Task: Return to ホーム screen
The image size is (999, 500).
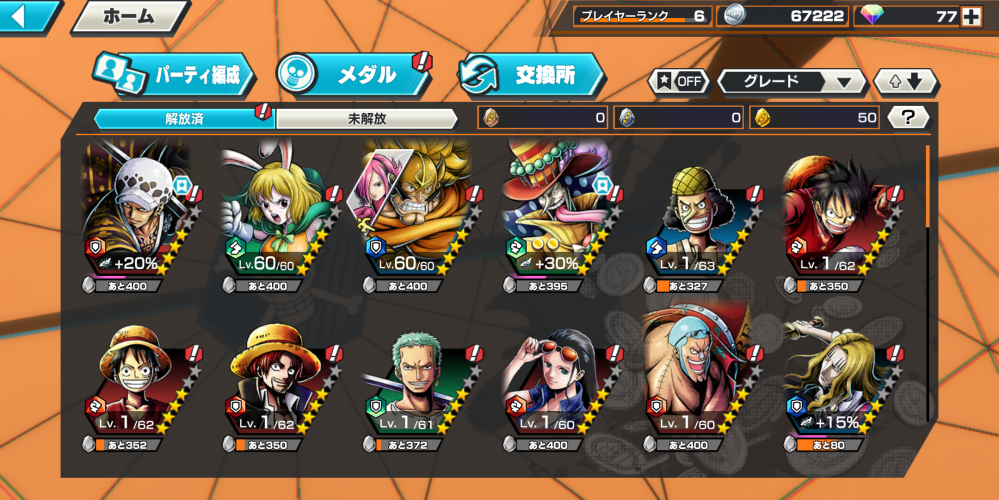Action: (x=130, y=16)
